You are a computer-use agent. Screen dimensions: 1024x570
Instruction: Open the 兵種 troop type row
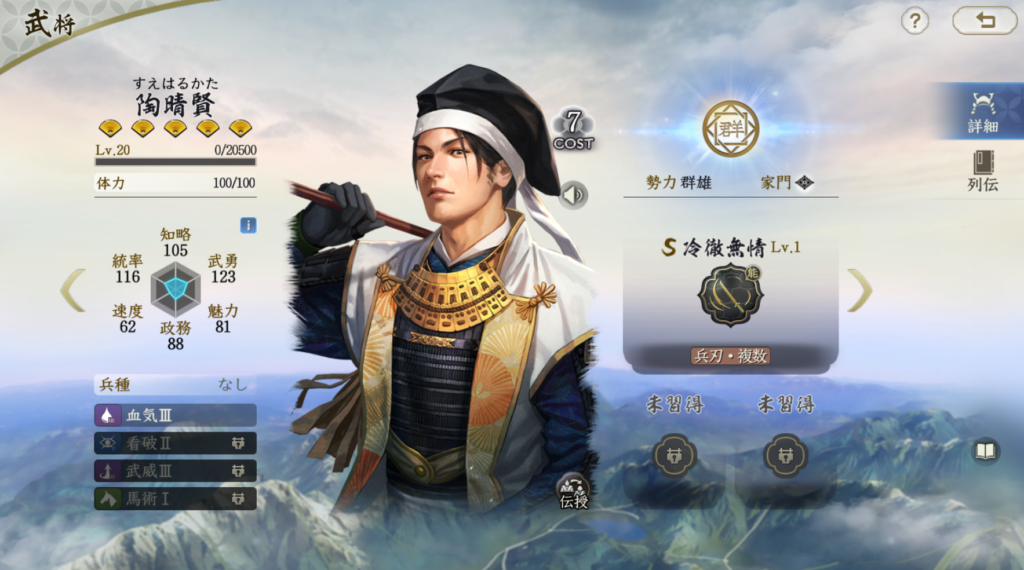175,384
